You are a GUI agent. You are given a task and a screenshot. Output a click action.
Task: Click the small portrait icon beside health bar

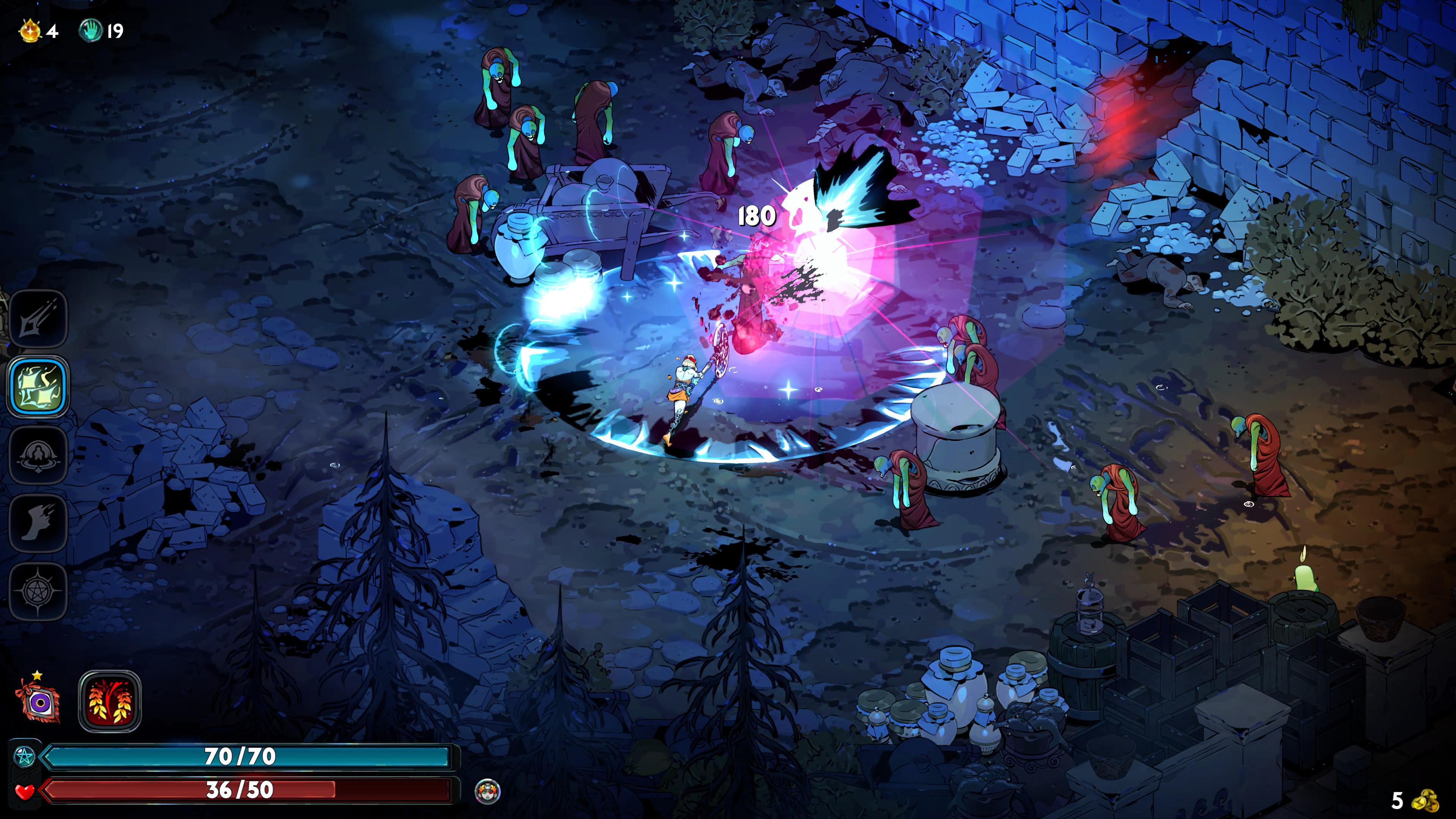tap(488, 790)
